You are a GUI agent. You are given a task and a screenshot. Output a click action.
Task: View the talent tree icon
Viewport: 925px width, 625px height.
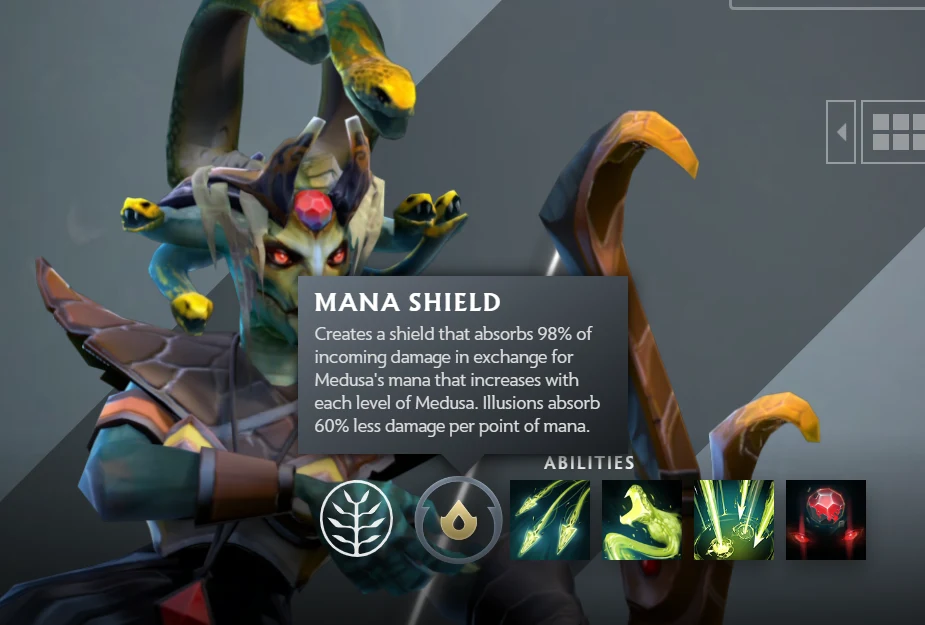[x=357, y=518]
